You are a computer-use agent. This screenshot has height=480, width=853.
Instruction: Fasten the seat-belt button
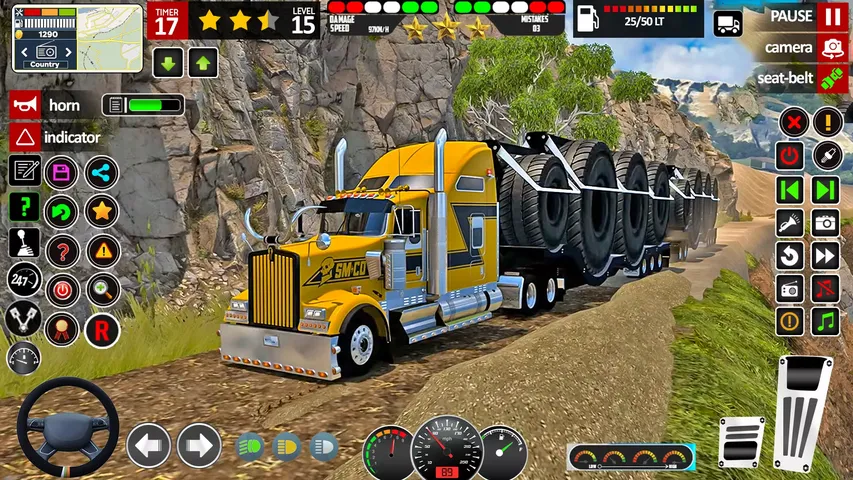click(x=831, y=78)
